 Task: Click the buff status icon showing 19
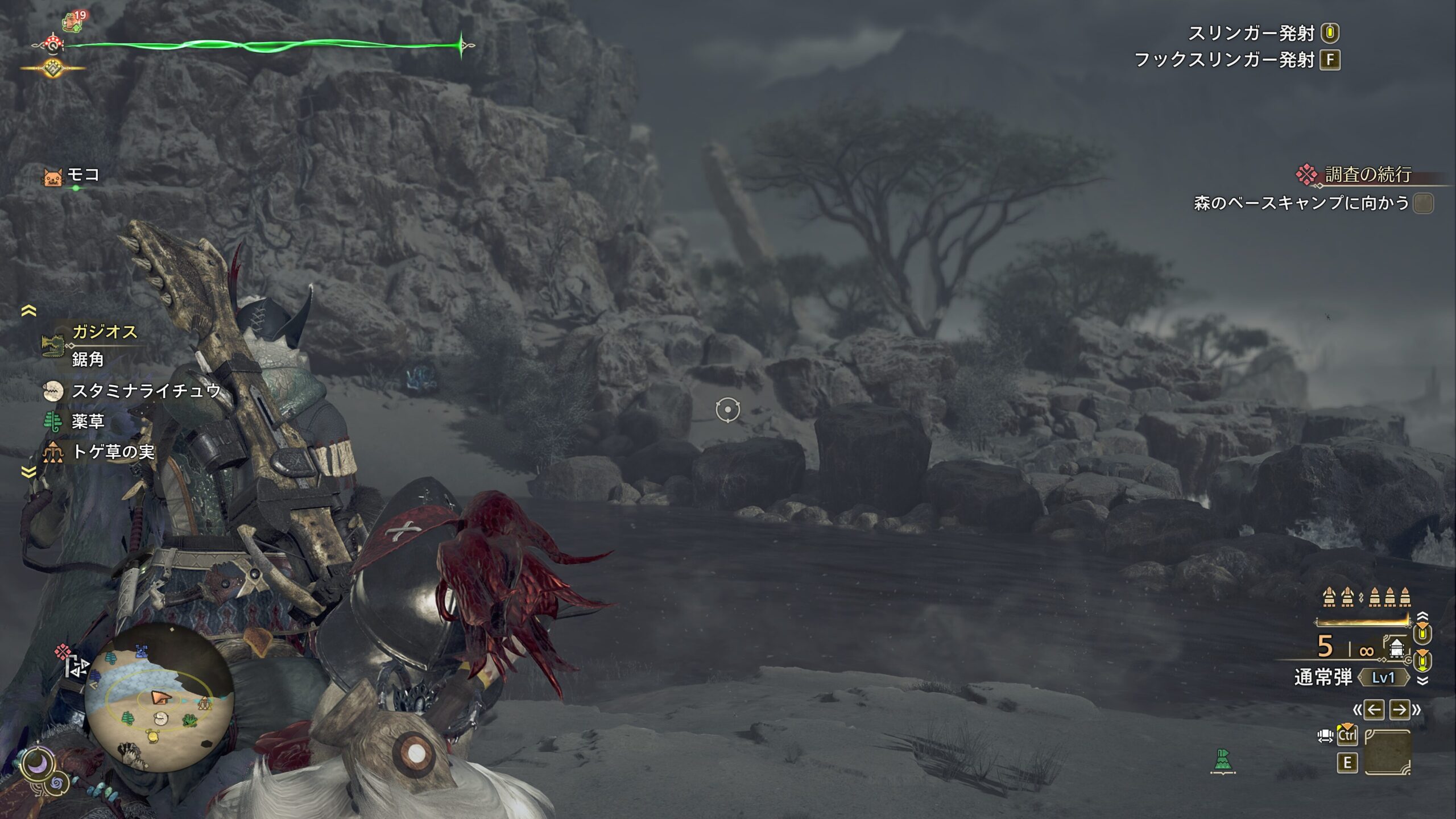(x=72, y=22)
